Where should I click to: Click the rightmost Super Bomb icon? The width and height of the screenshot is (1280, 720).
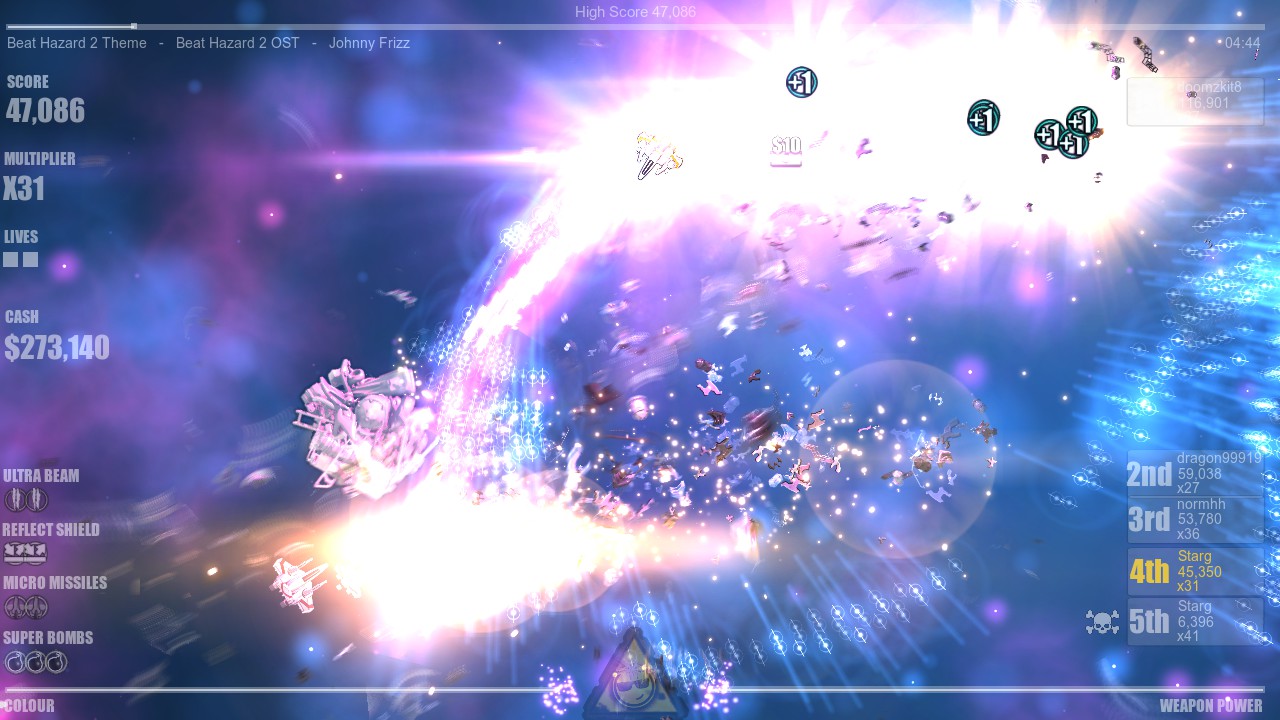tap(58, 661)
